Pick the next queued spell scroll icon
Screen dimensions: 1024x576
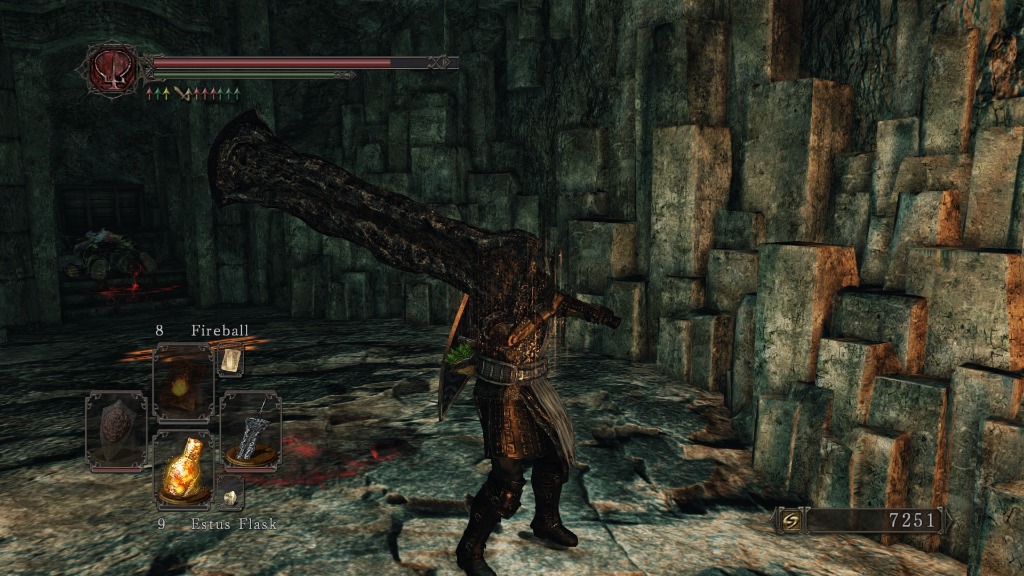tap(230, 360)
